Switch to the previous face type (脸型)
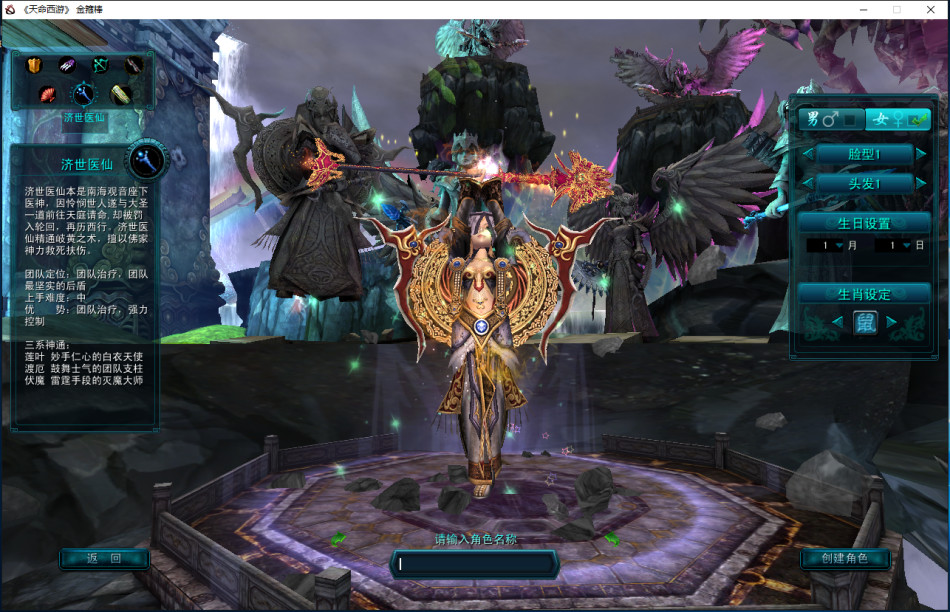 [807, 155]
